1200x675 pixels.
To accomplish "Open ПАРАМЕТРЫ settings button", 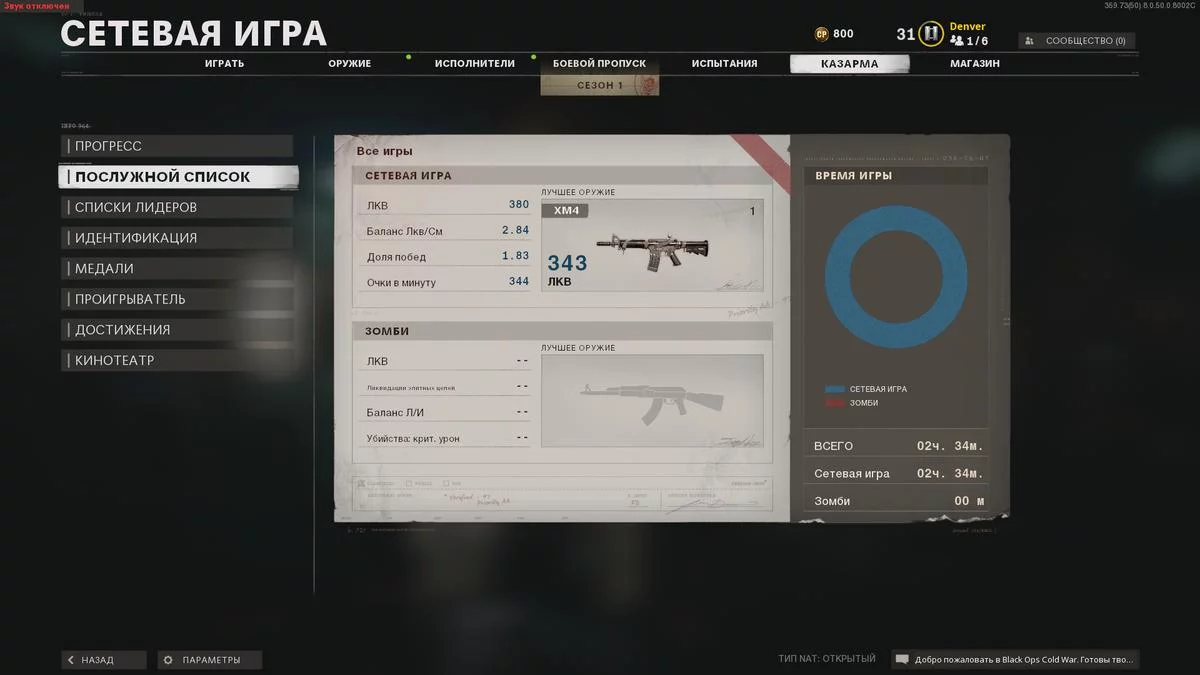I will pyautogui.click(x=211, y=660).
